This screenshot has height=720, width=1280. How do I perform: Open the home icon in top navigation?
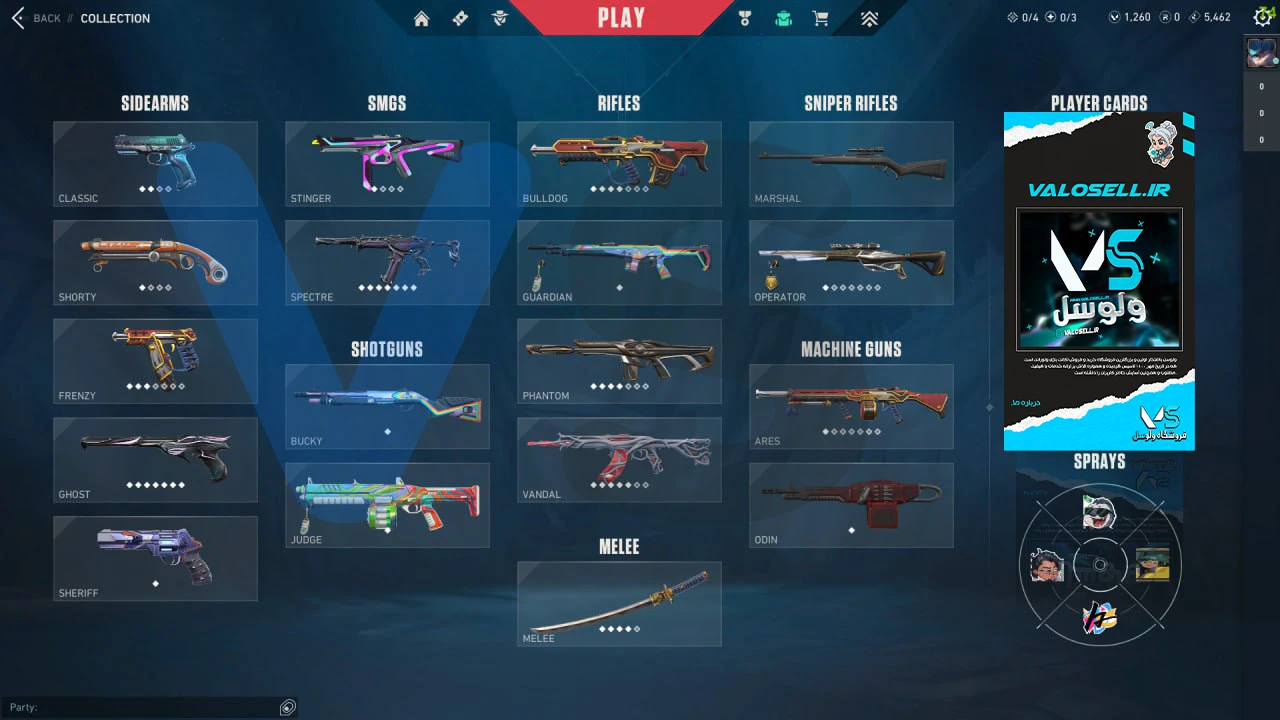coord(421,18)
